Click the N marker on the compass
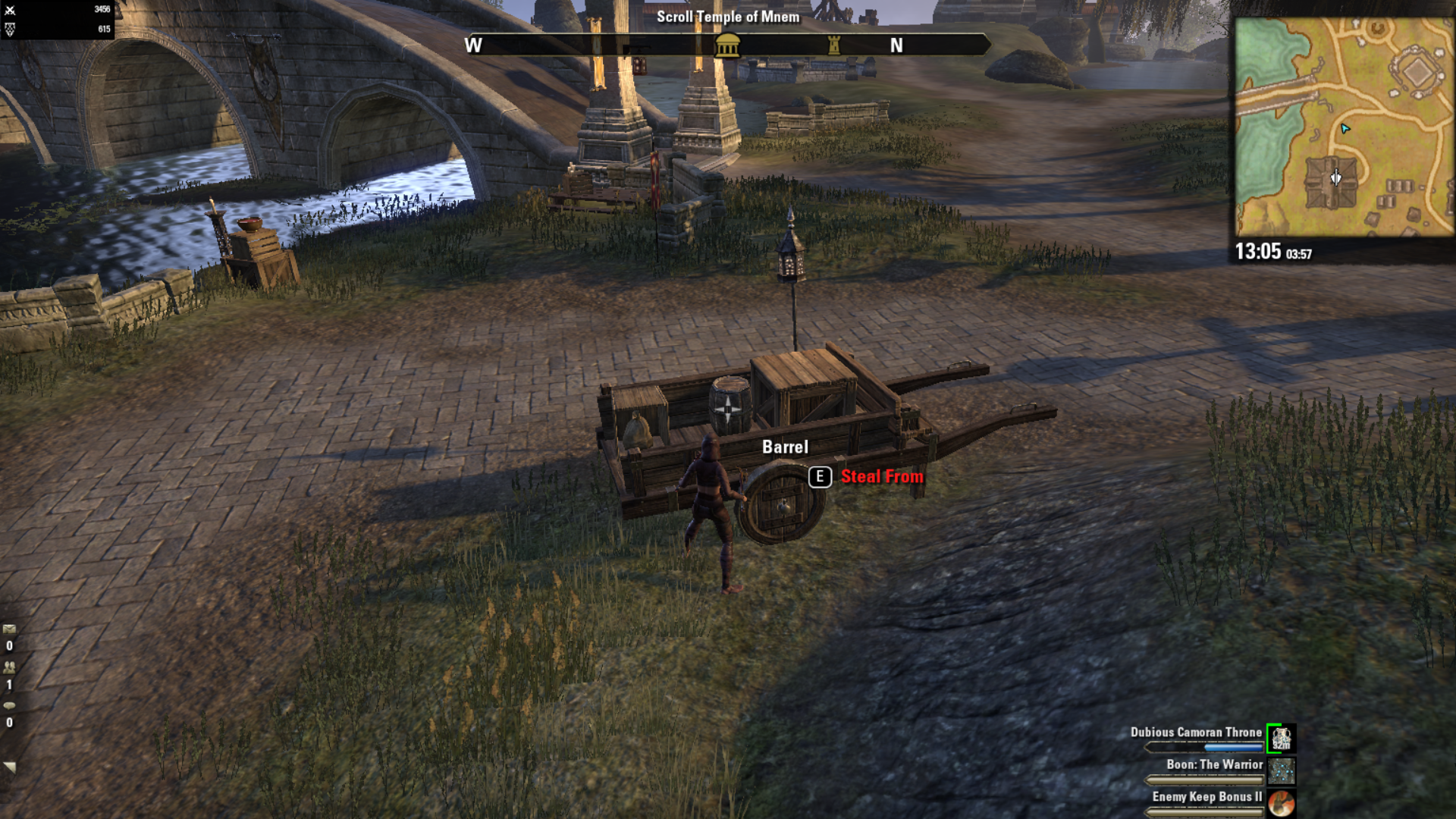 point(895,46)
